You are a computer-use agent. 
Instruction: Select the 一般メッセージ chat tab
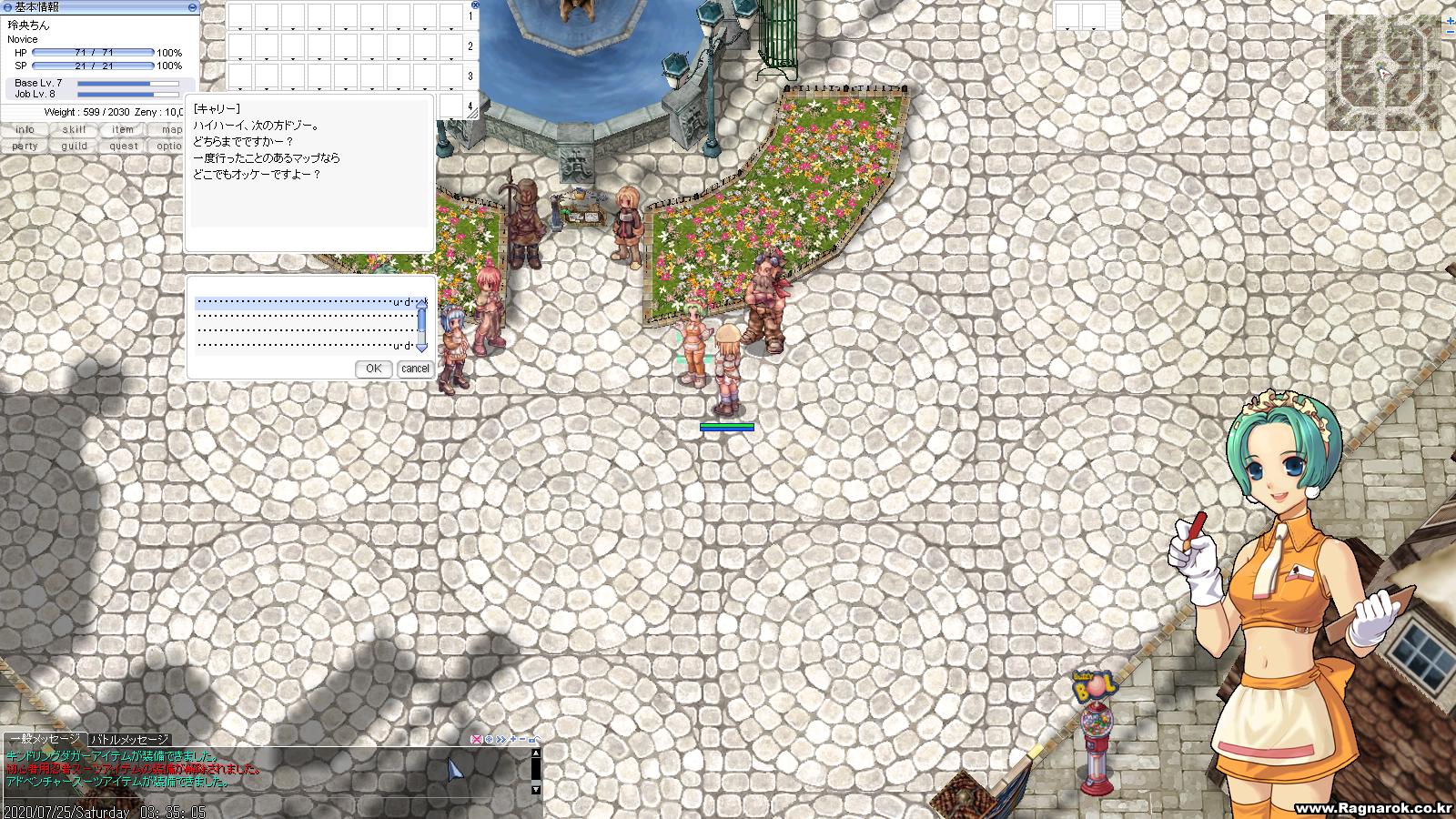pyautogui.click(x=45, y=739)
